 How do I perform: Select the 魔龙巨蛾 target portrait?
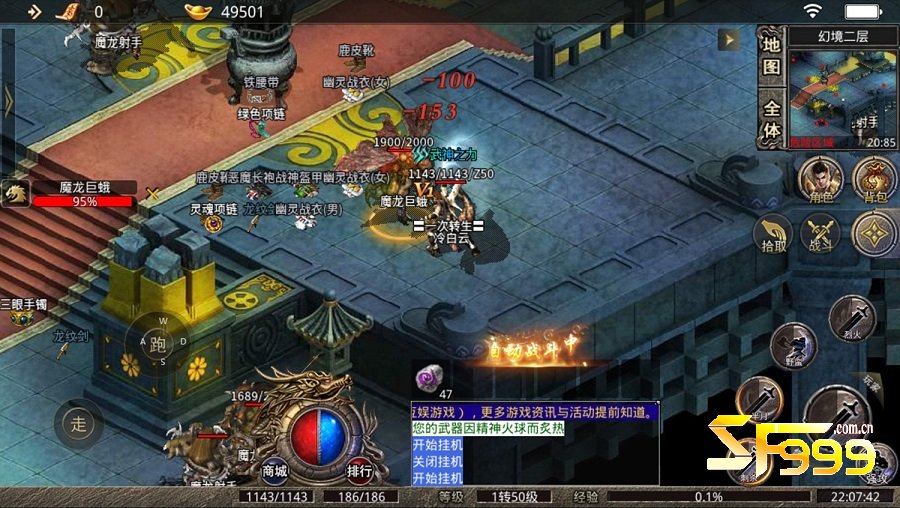tap(16, 193)
